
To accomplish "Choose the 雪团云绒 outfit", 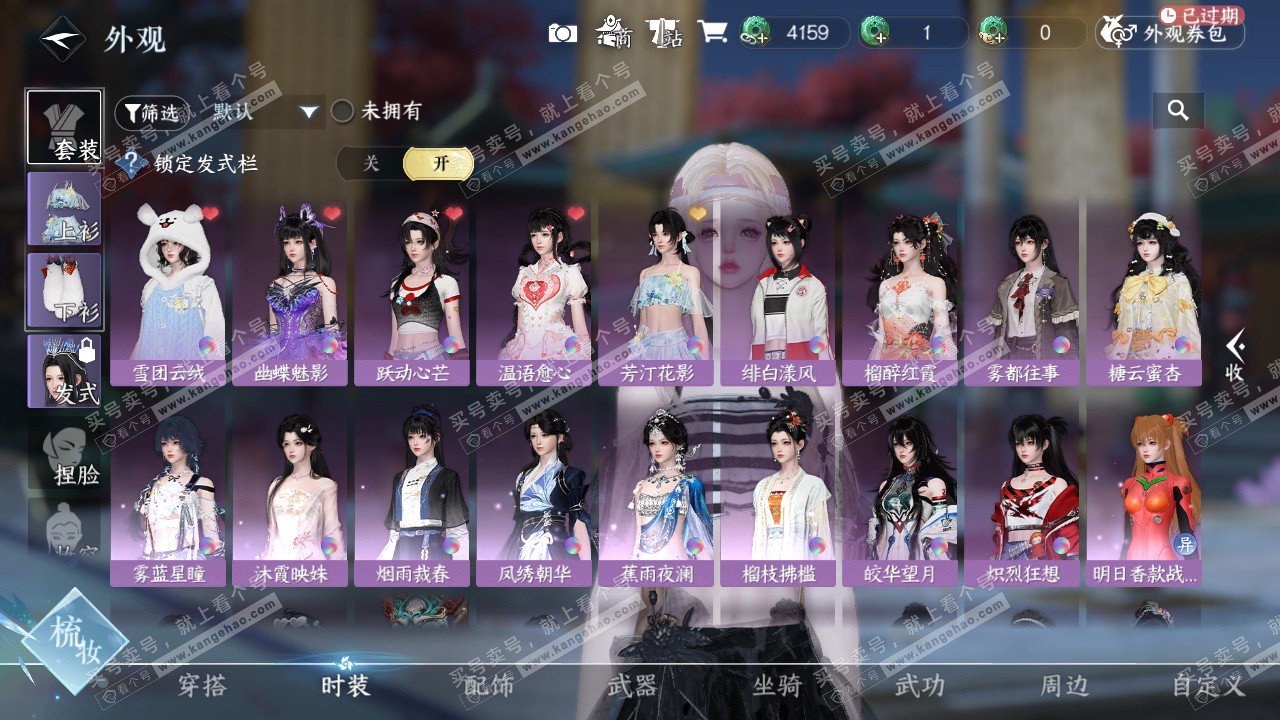I will point(168,292).
